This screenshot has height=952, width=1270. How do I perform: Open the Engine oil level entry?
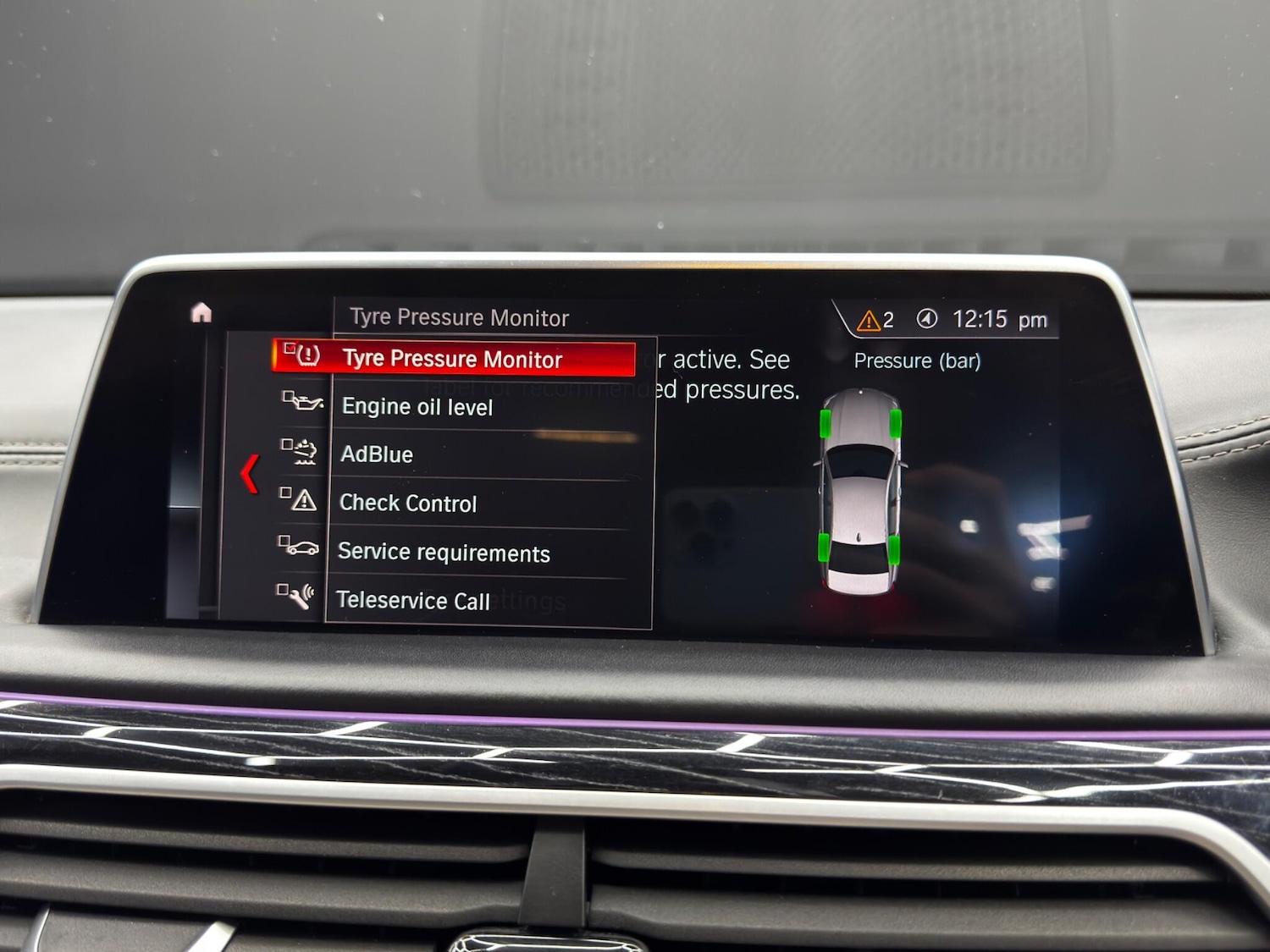coord(417,407)
